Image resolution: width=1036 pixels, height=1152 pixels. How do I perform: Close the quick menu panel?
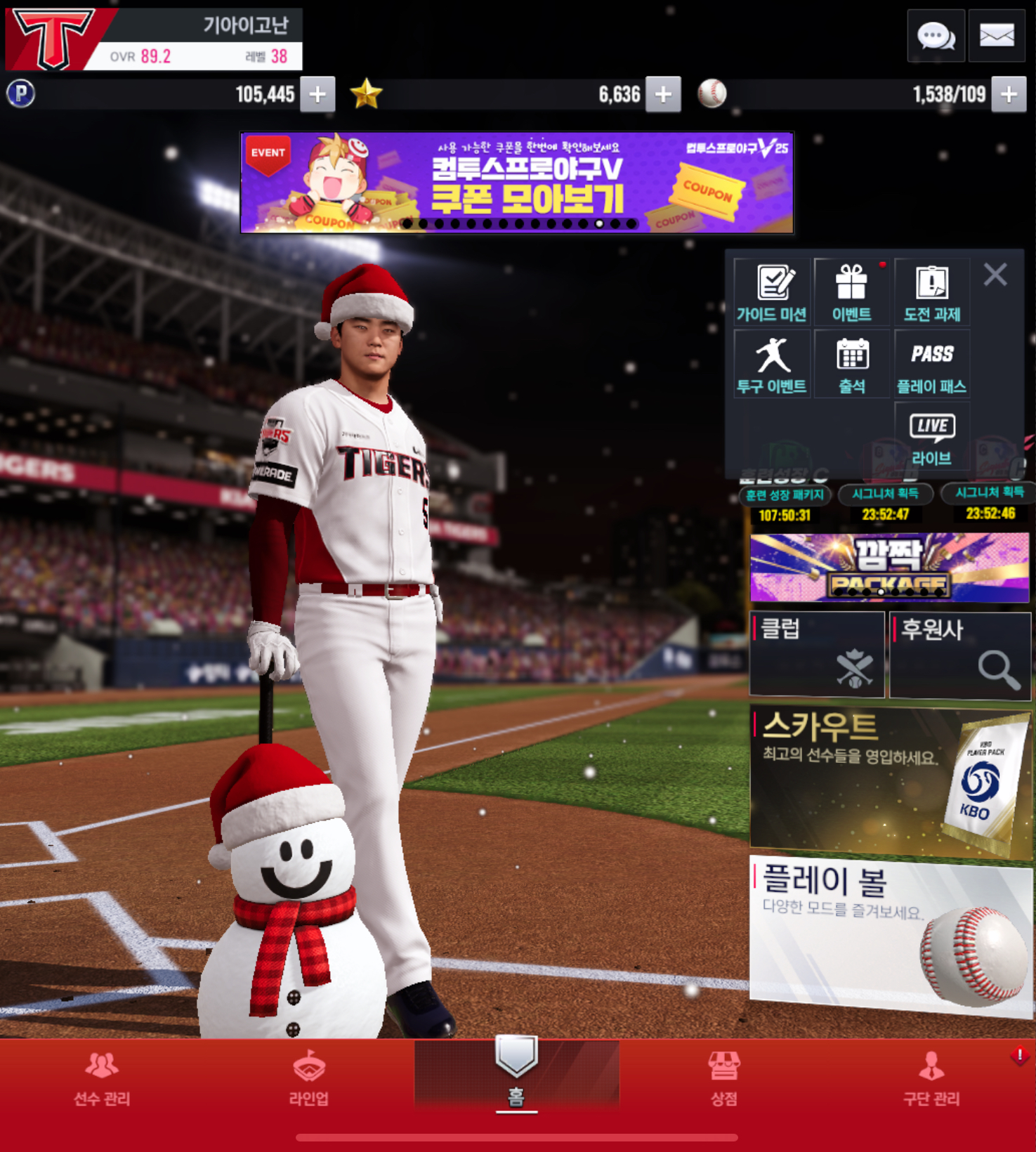pos(995,275)
